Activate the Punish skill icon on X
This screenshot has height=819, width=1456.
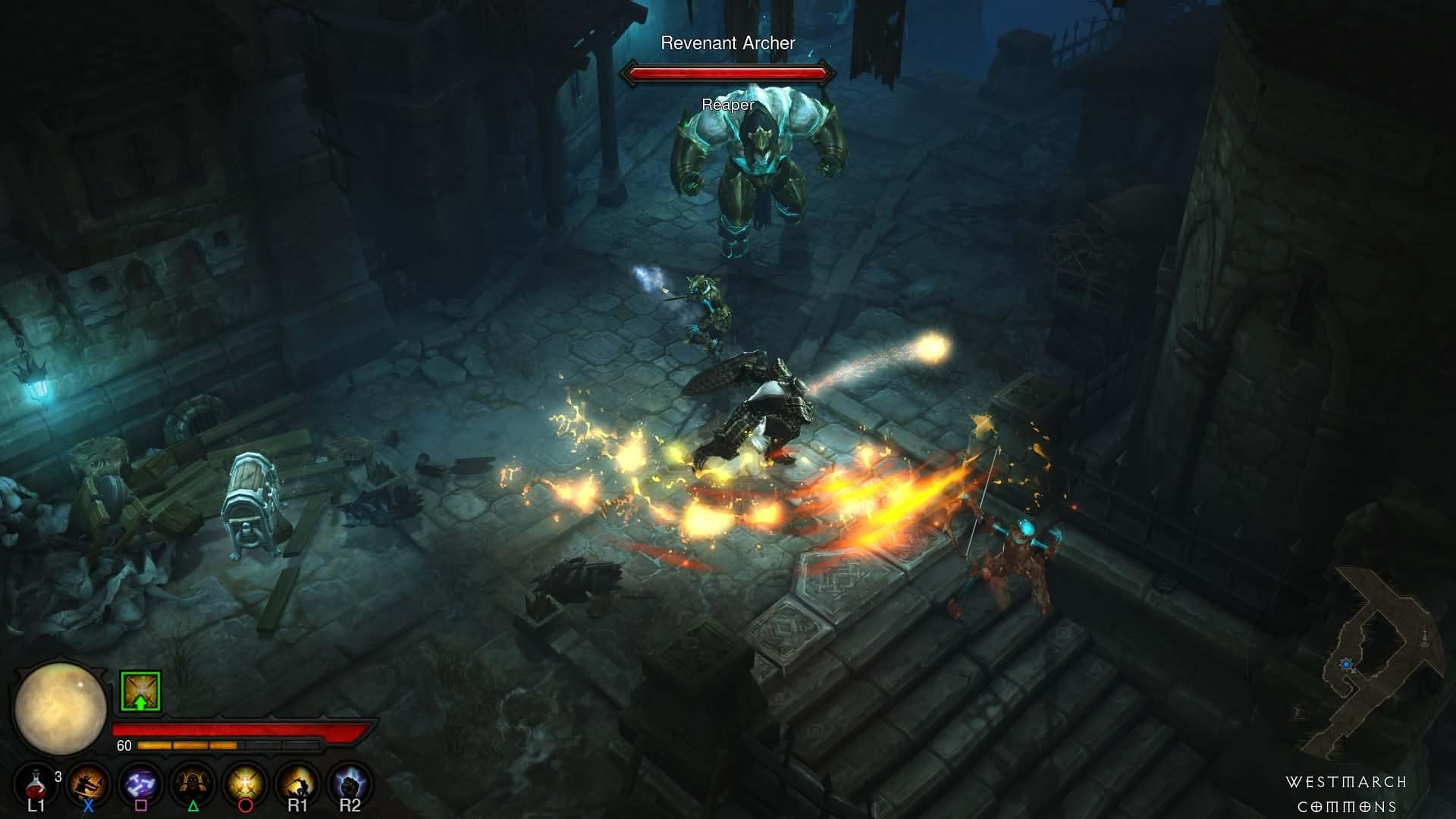[87, 783]
